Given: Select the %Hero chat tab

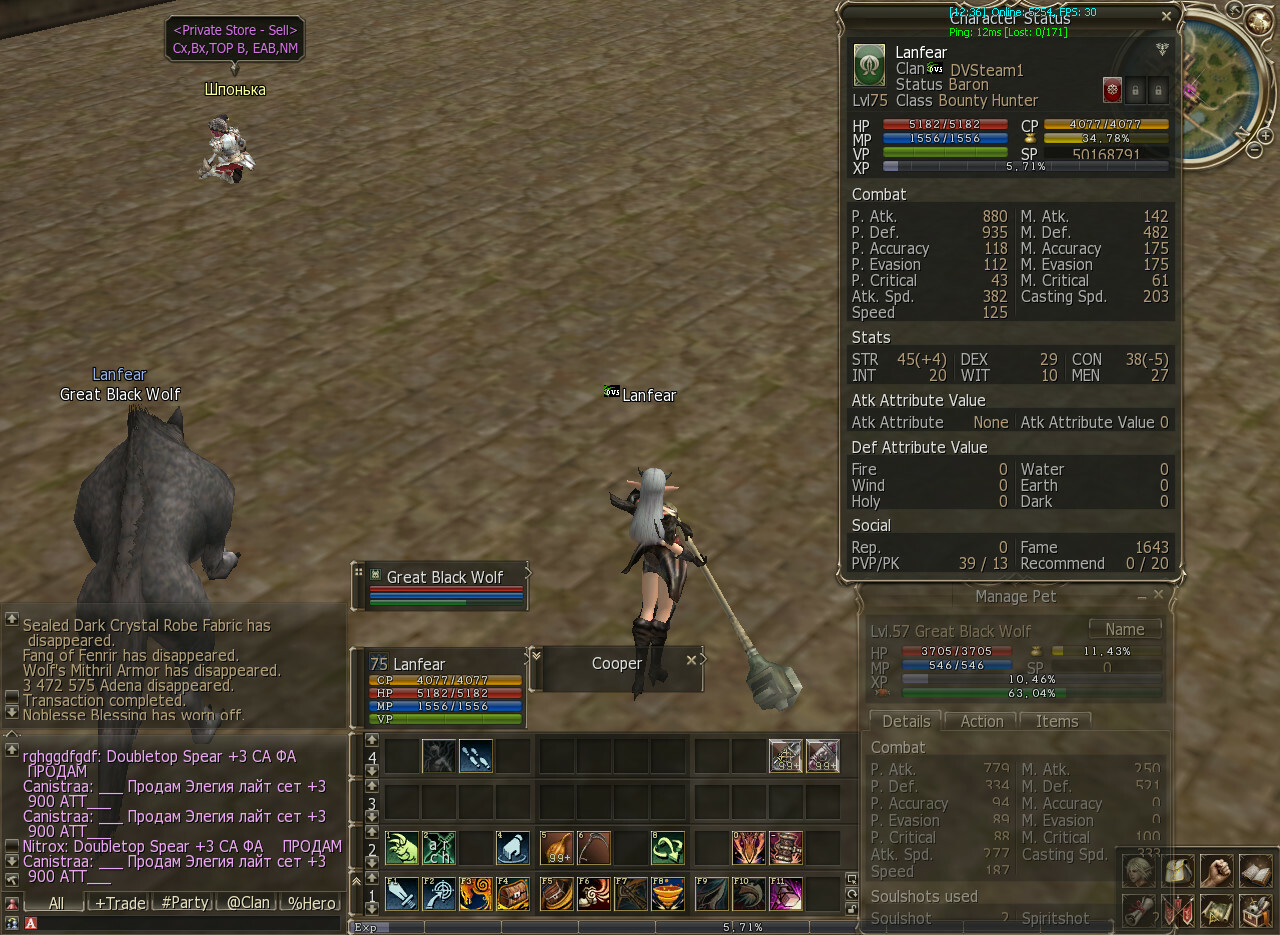Looking at the screenshot, I should (311, 903).
